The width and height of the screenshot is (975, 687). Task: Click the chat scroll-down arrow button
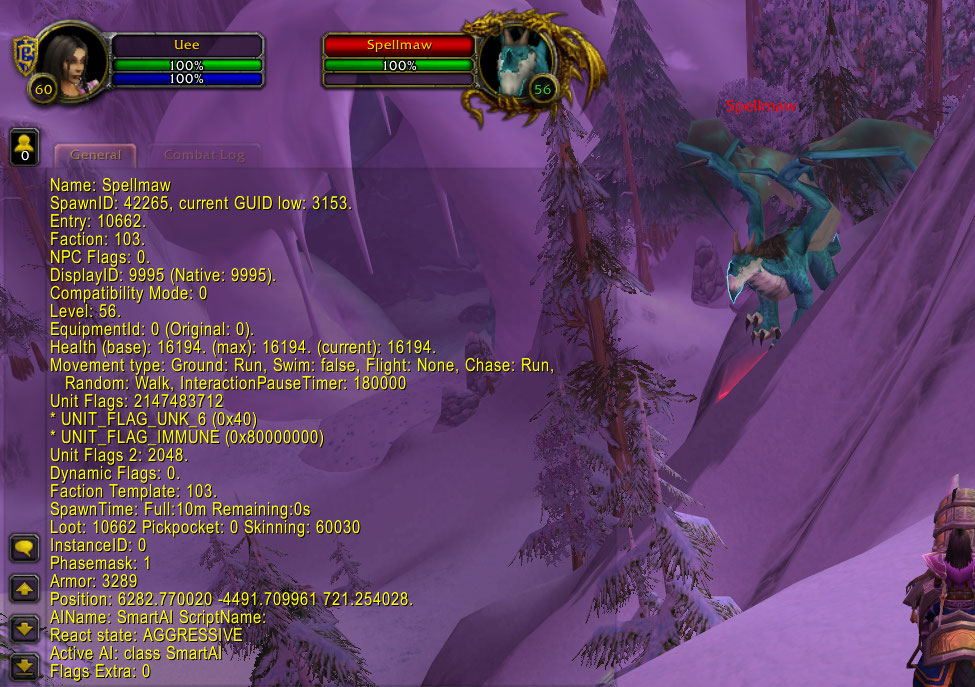pyautogui.click(x=25, y=628)
